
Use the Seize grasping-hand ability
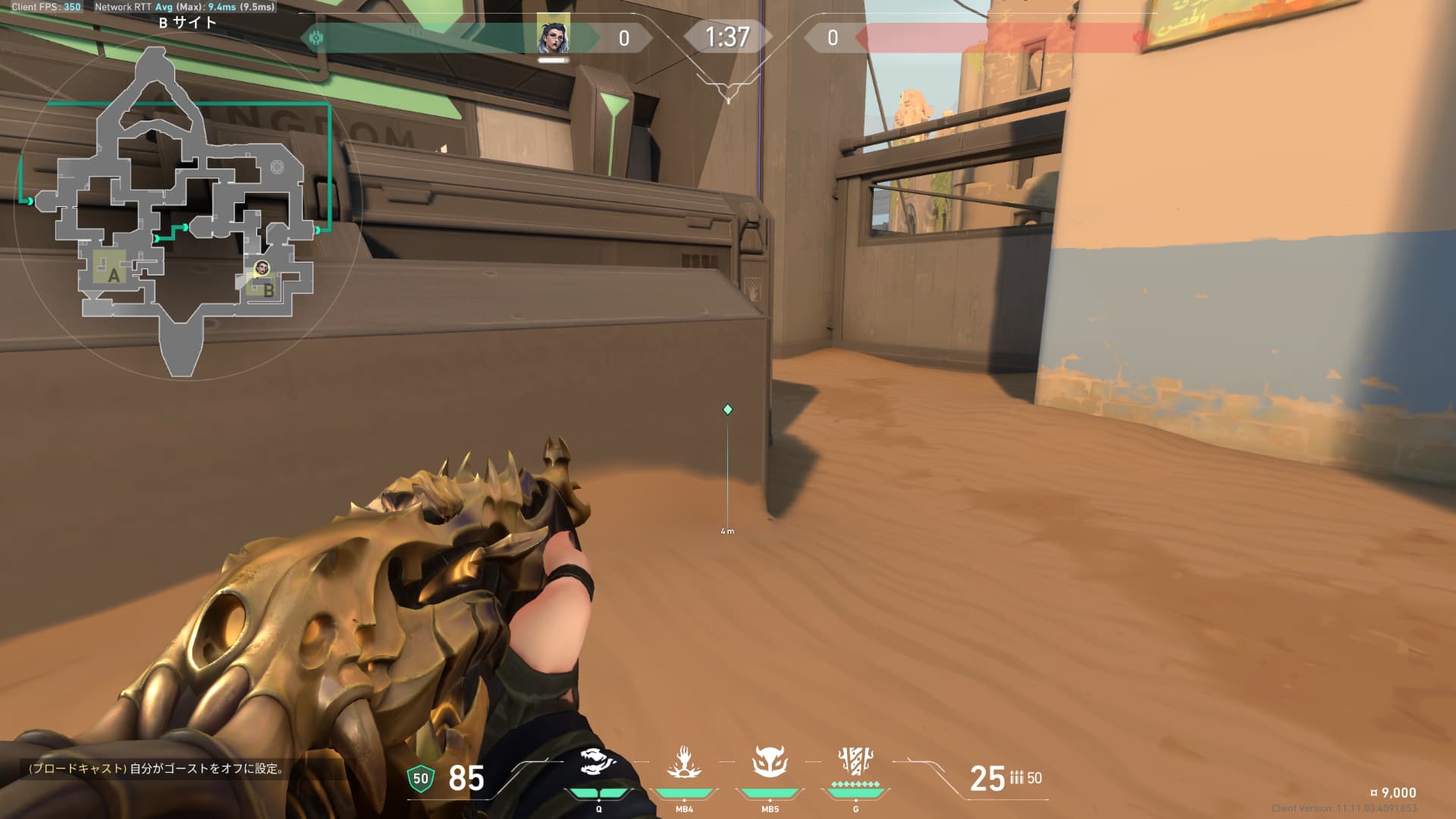point(684,763)
